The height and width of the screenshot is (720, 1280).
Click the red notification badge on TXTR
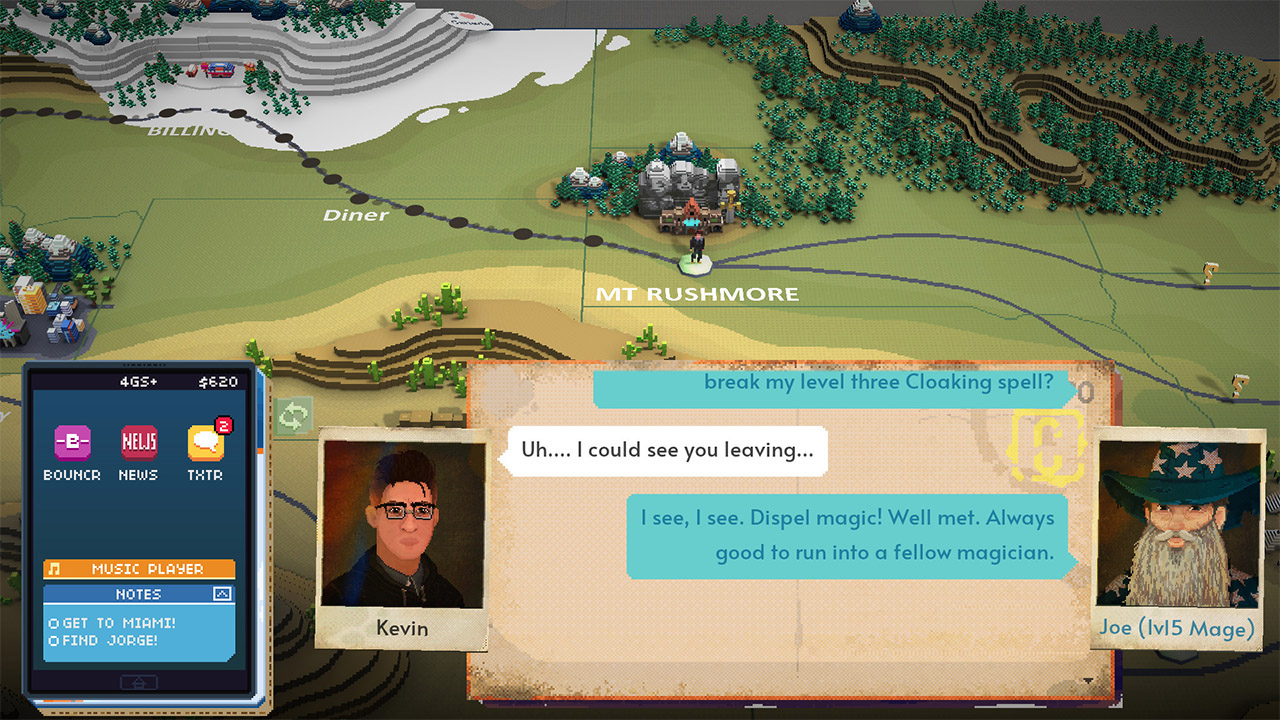(x=222, y=426)
